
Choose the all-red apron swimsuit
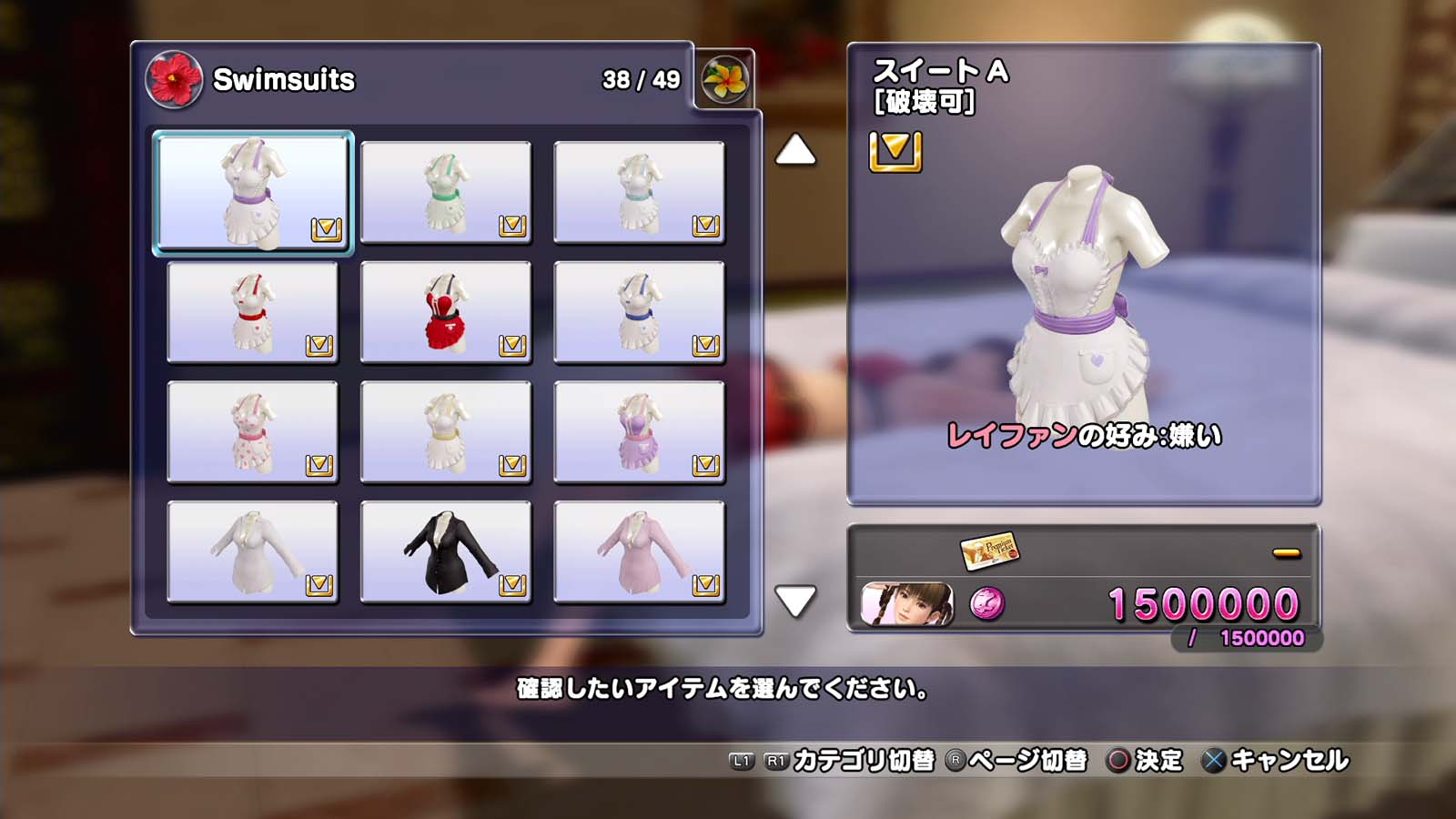(446, 312)
